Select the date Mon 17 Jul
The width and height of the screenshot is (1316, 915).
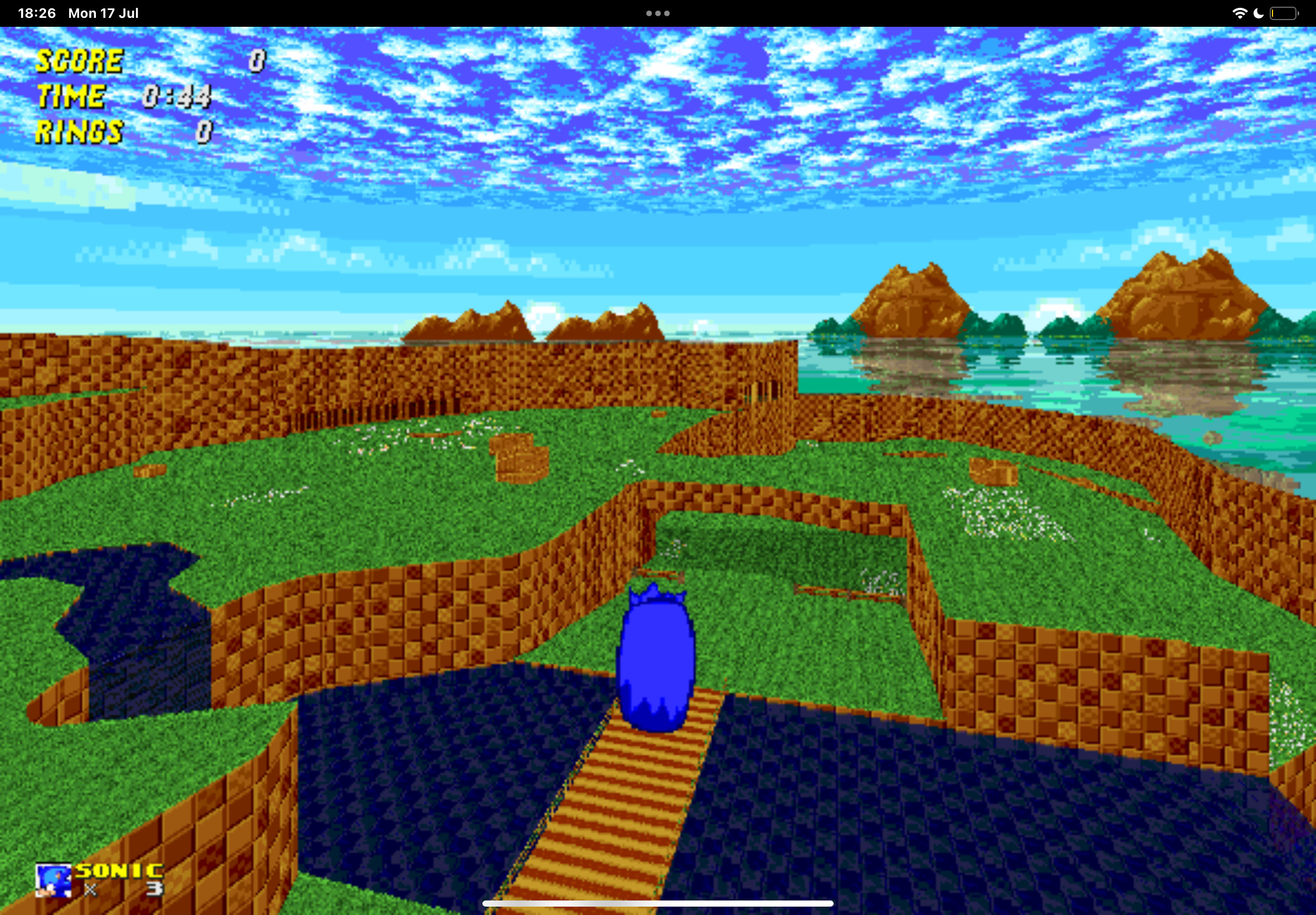pyautogui.click(x=102, y=13)
